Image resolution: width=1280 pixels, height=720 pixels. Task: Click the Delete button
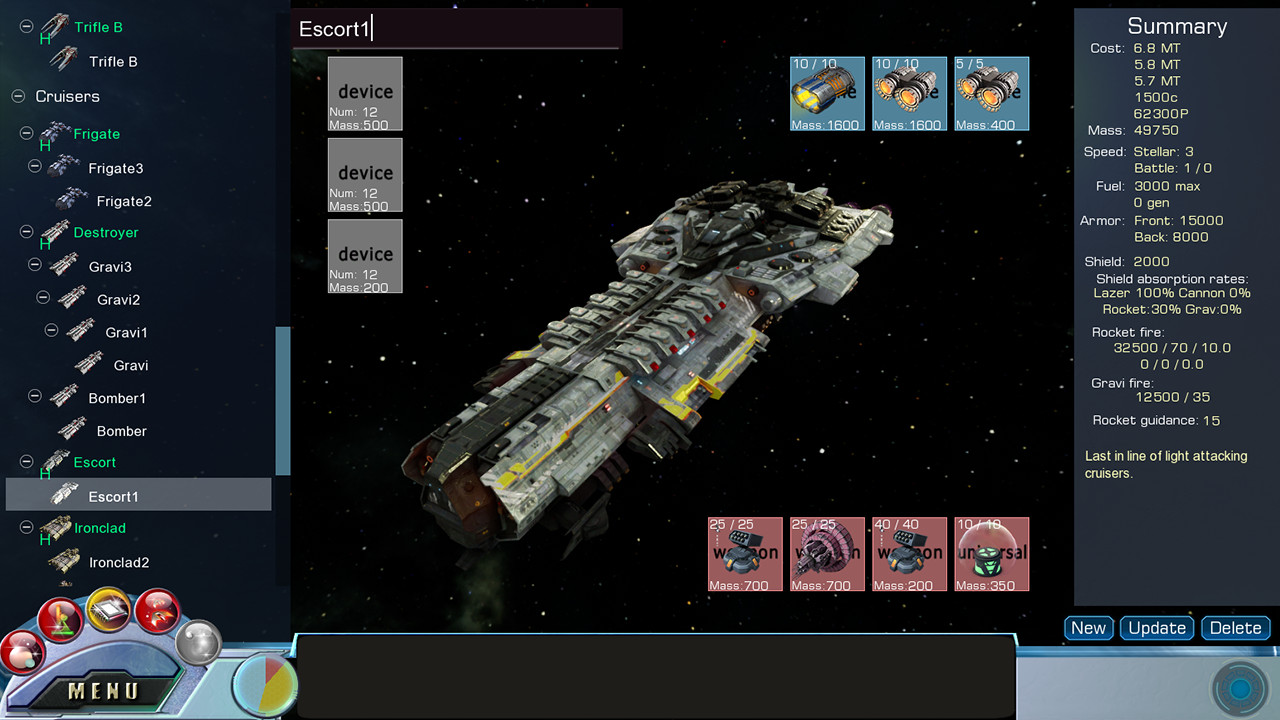click(1235, 628)
